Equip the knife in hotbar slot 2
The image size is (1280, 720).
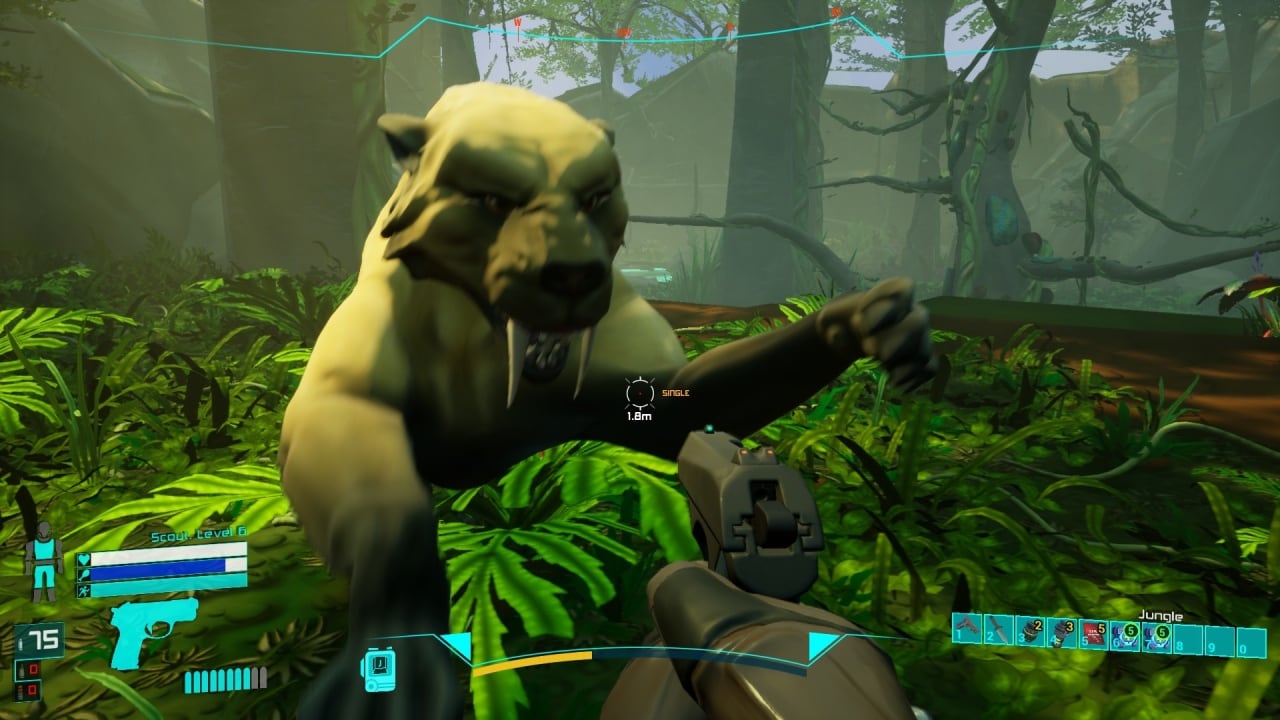coord(997,629)
